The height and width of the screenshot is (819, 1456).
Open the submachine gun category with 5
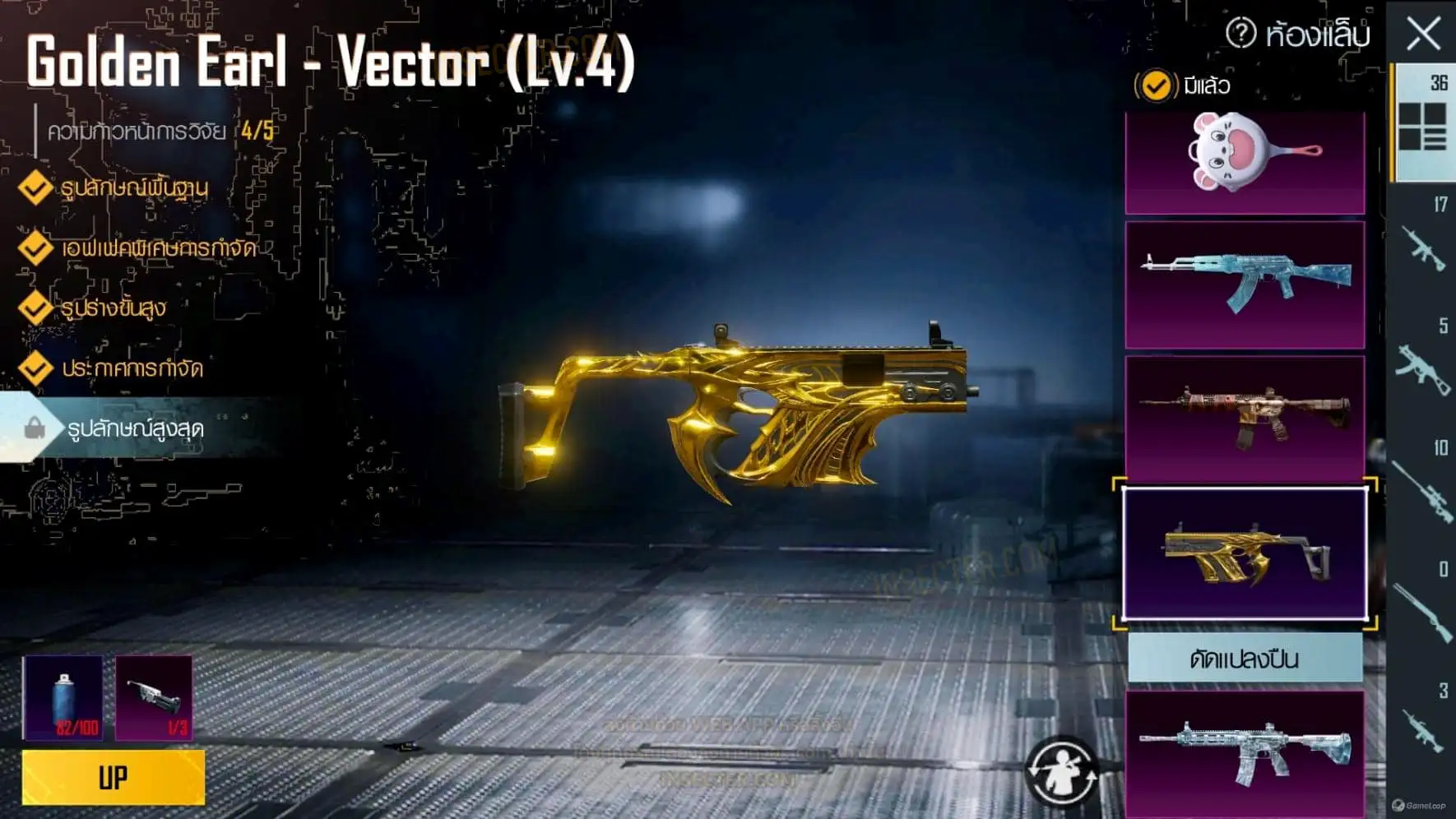pos(1422,364)
